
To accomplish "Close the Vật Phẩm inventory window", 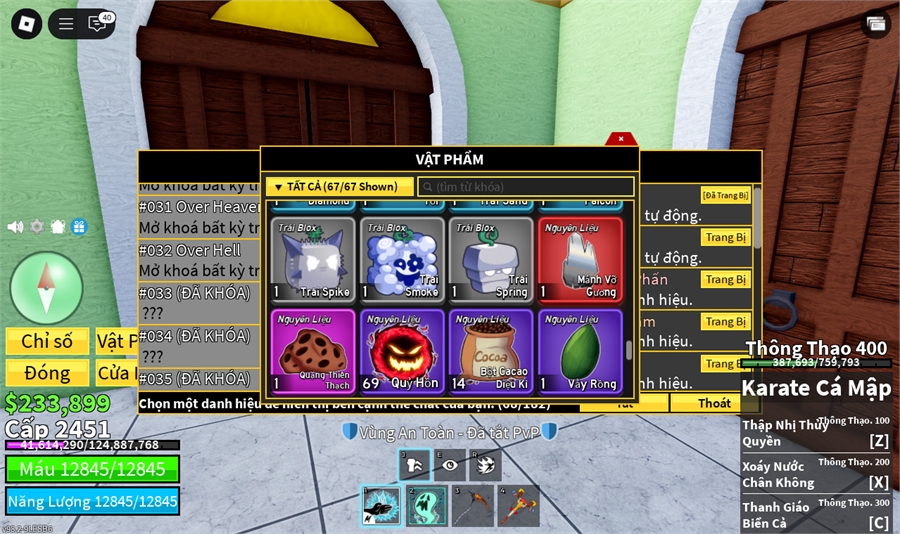I will 621,139.
